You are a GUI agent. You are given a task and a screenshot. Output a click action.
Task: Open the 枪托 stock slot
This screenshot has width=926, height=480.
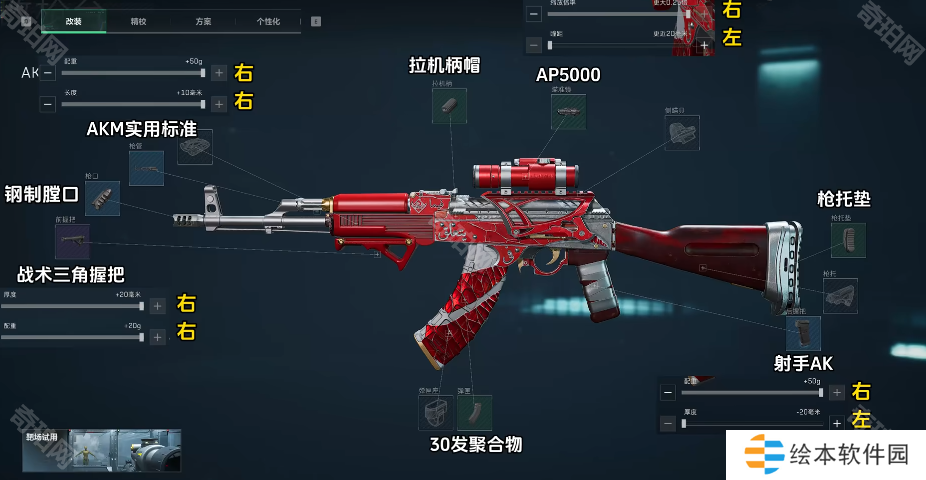(840, 296)
